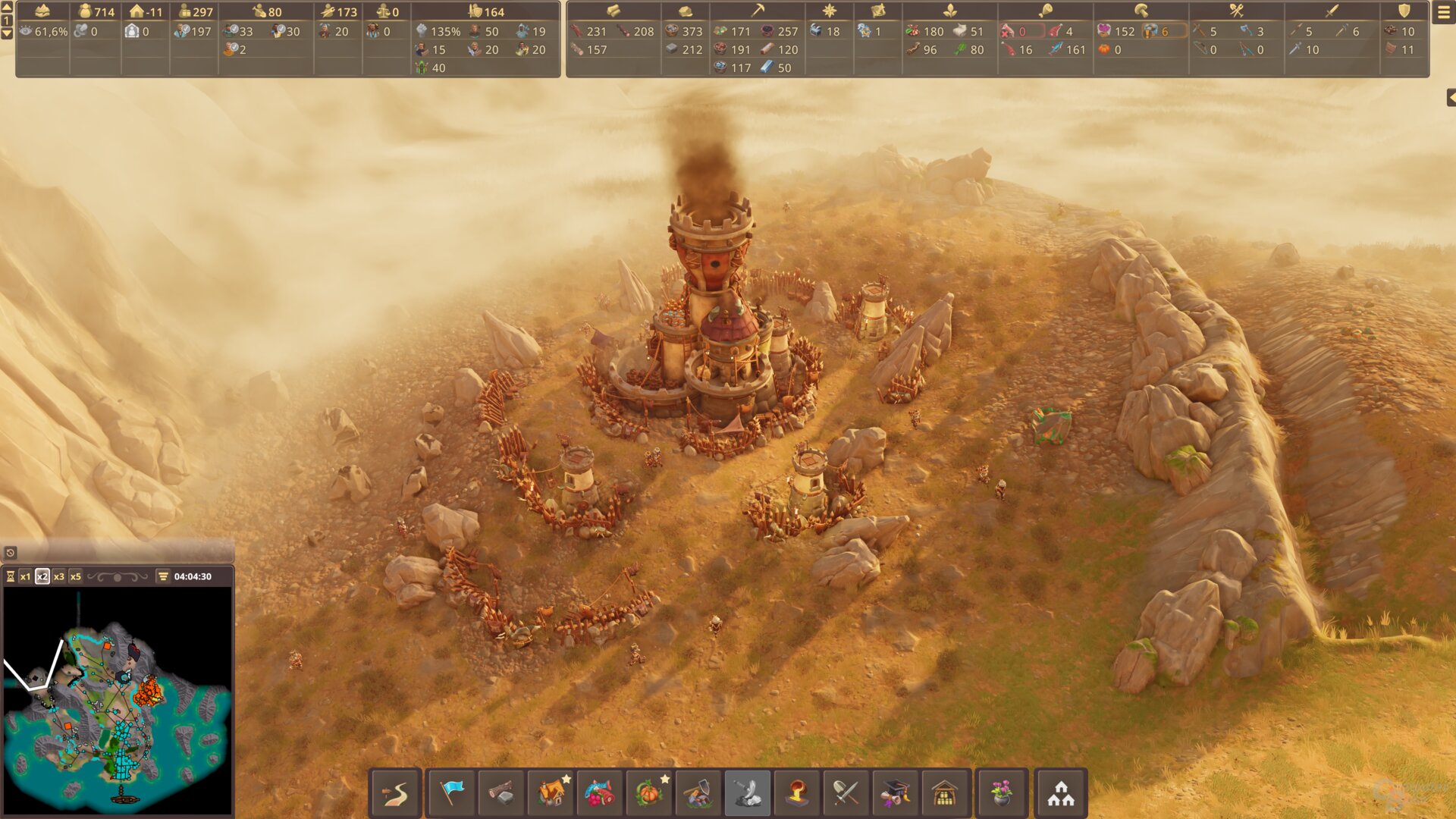Open the pumpkin farming category

(649, 793)
